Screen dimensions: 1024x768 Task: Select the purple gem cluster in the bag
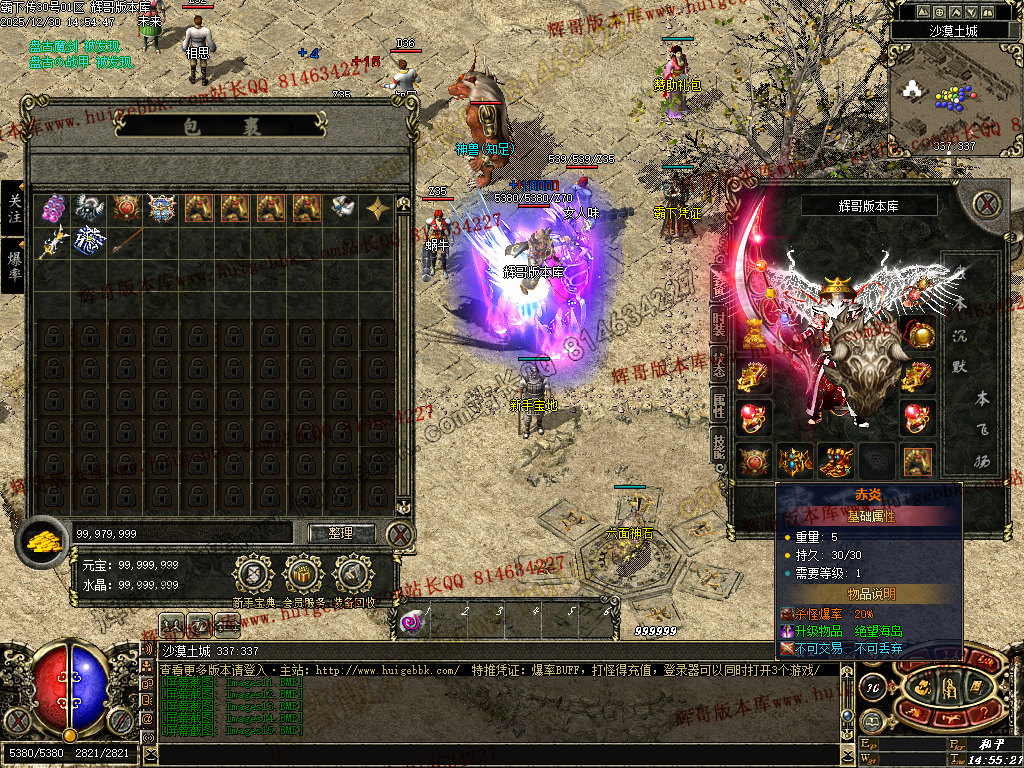[54, 208]
